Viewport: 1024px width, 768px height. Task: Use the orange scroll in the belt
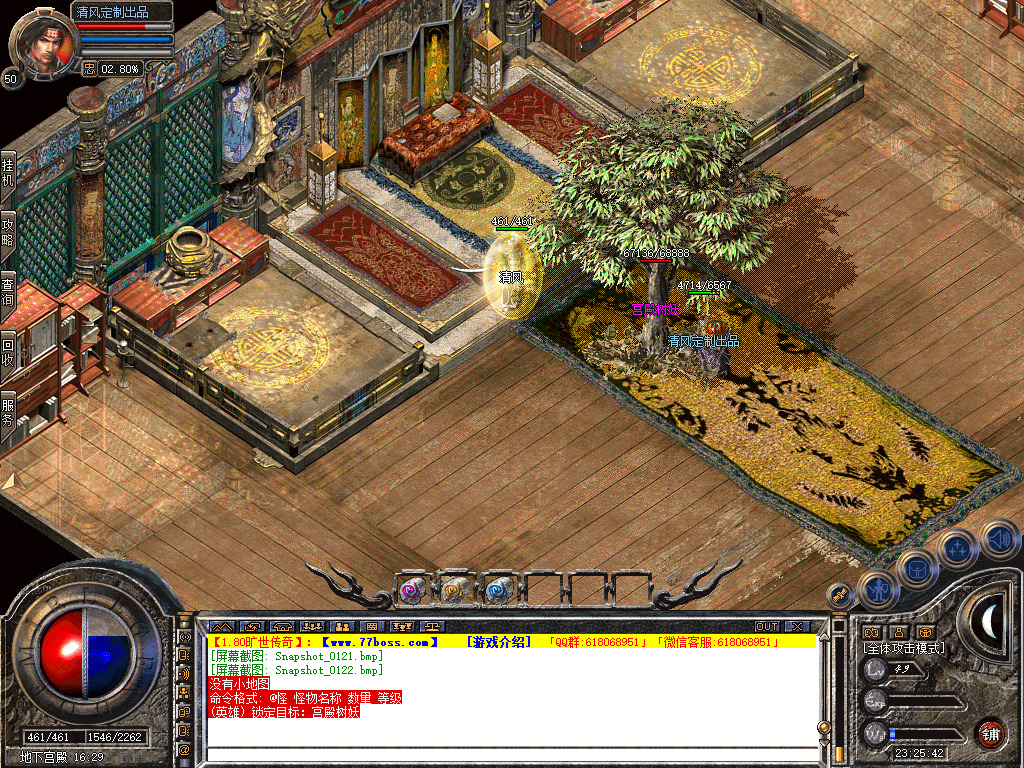click(x=455, y=590)
